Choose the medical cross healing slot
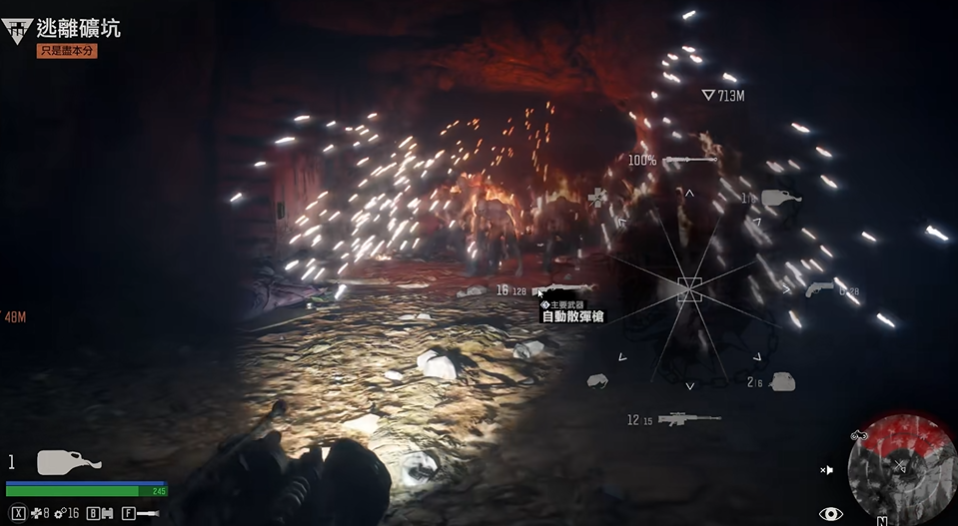This screenshot has height=526, width=958. pyautogui.click(x=598, y=198)
